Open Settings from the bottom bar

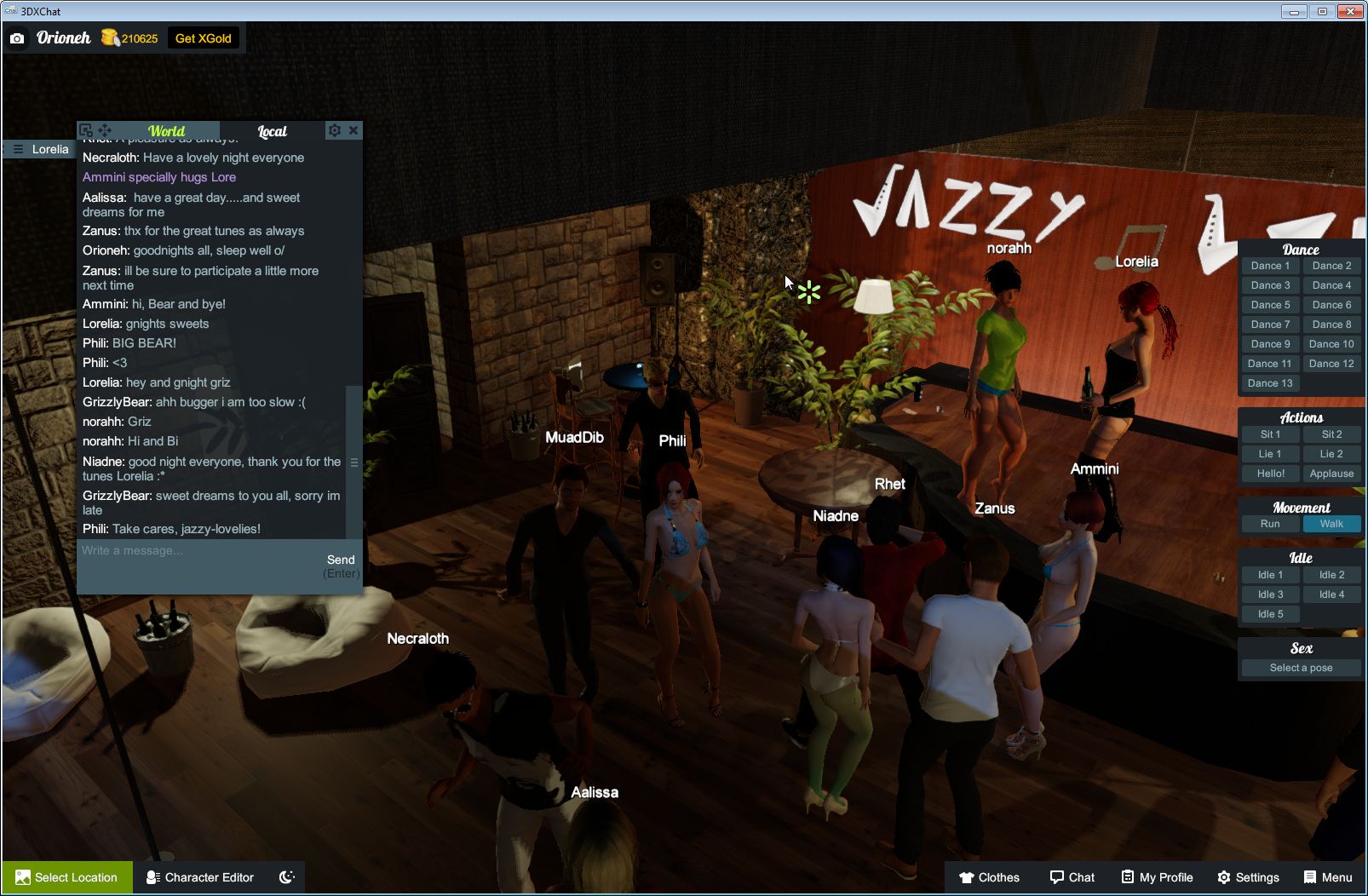[x=1250, y=877]
